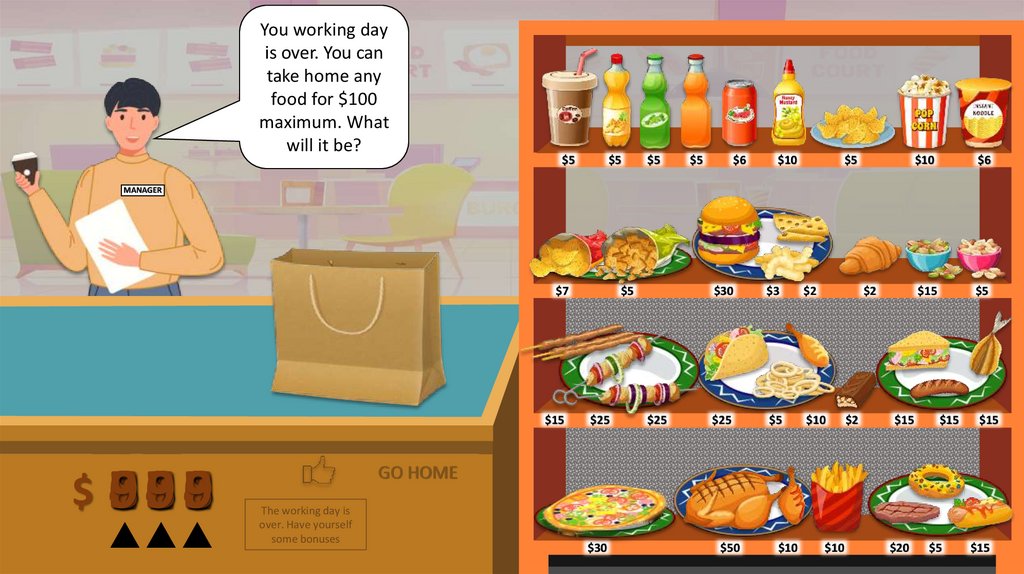The width and height of the screenshot is (1024, 574).
Task: Select the red soda can
Action: 740,112
